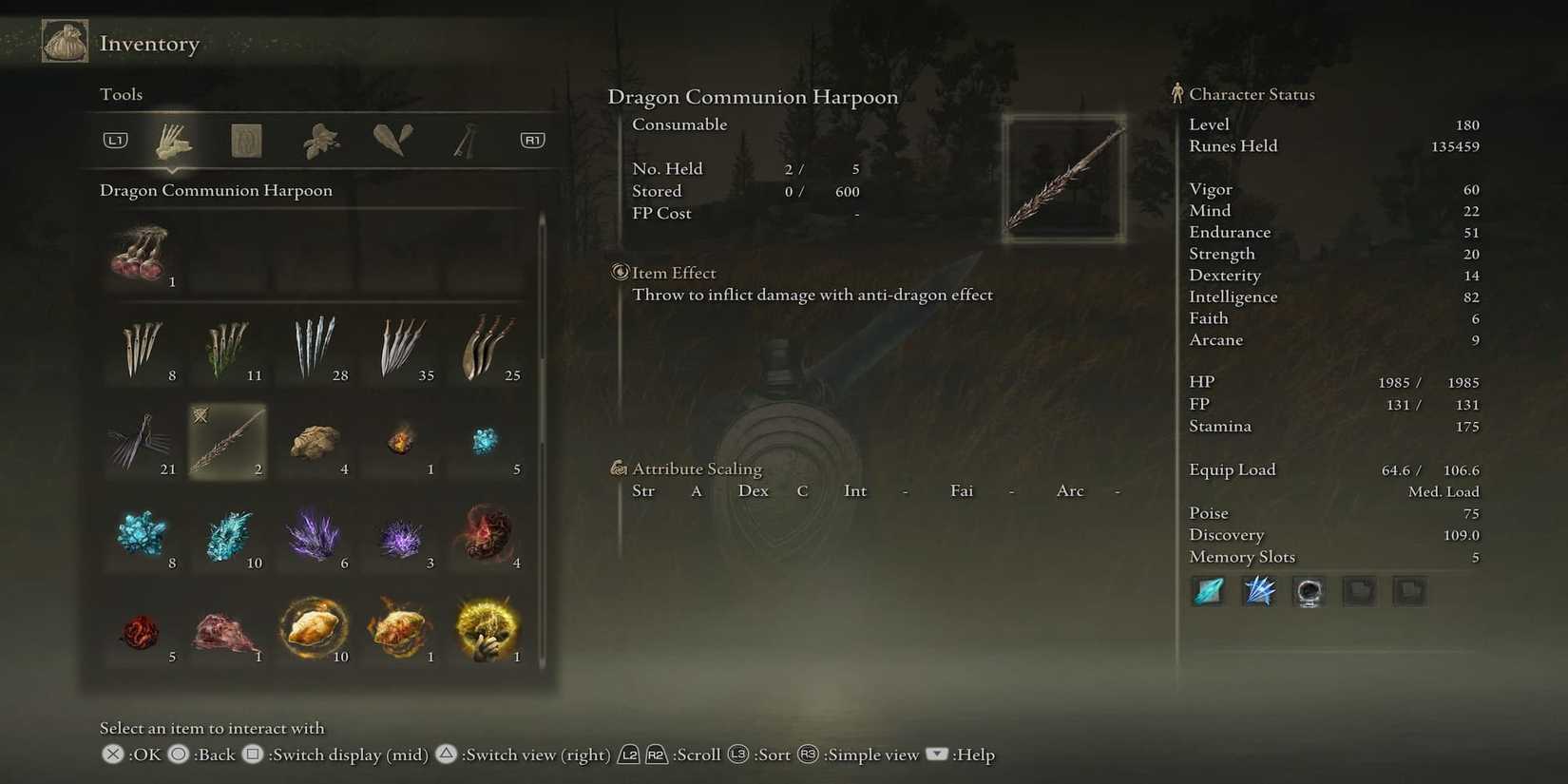Switch to the Bolstering Materials flower icon
1568x784 pixels.
318,139
